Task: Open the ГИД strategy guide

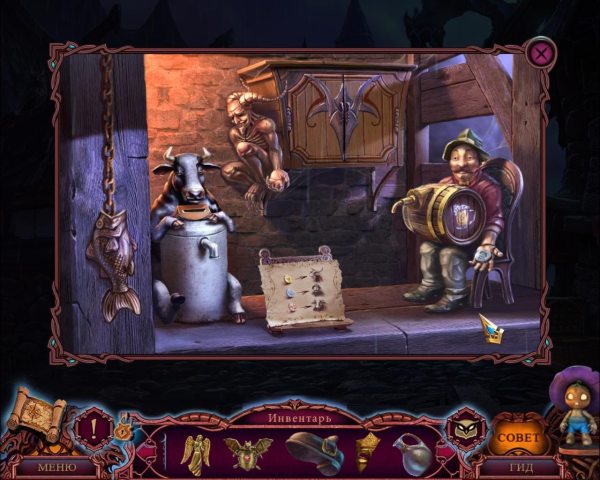Action: point(518,467)
